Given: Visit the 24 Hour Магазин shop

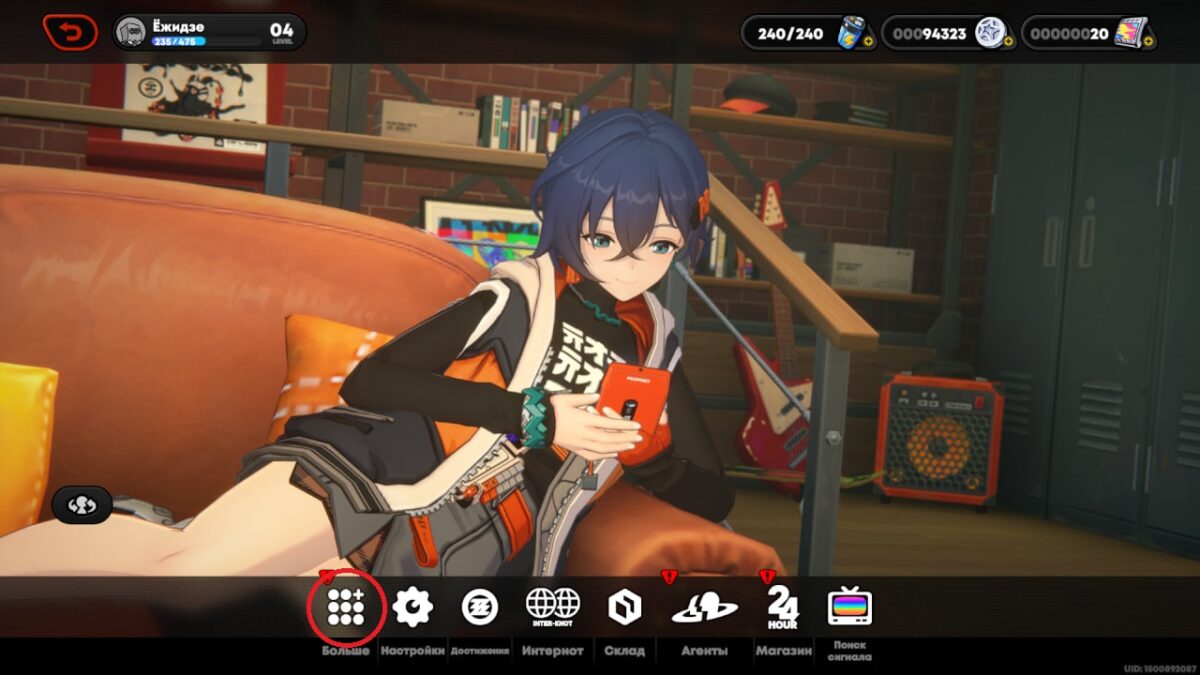Looking at the screenshot, I should tap(782, 607).
